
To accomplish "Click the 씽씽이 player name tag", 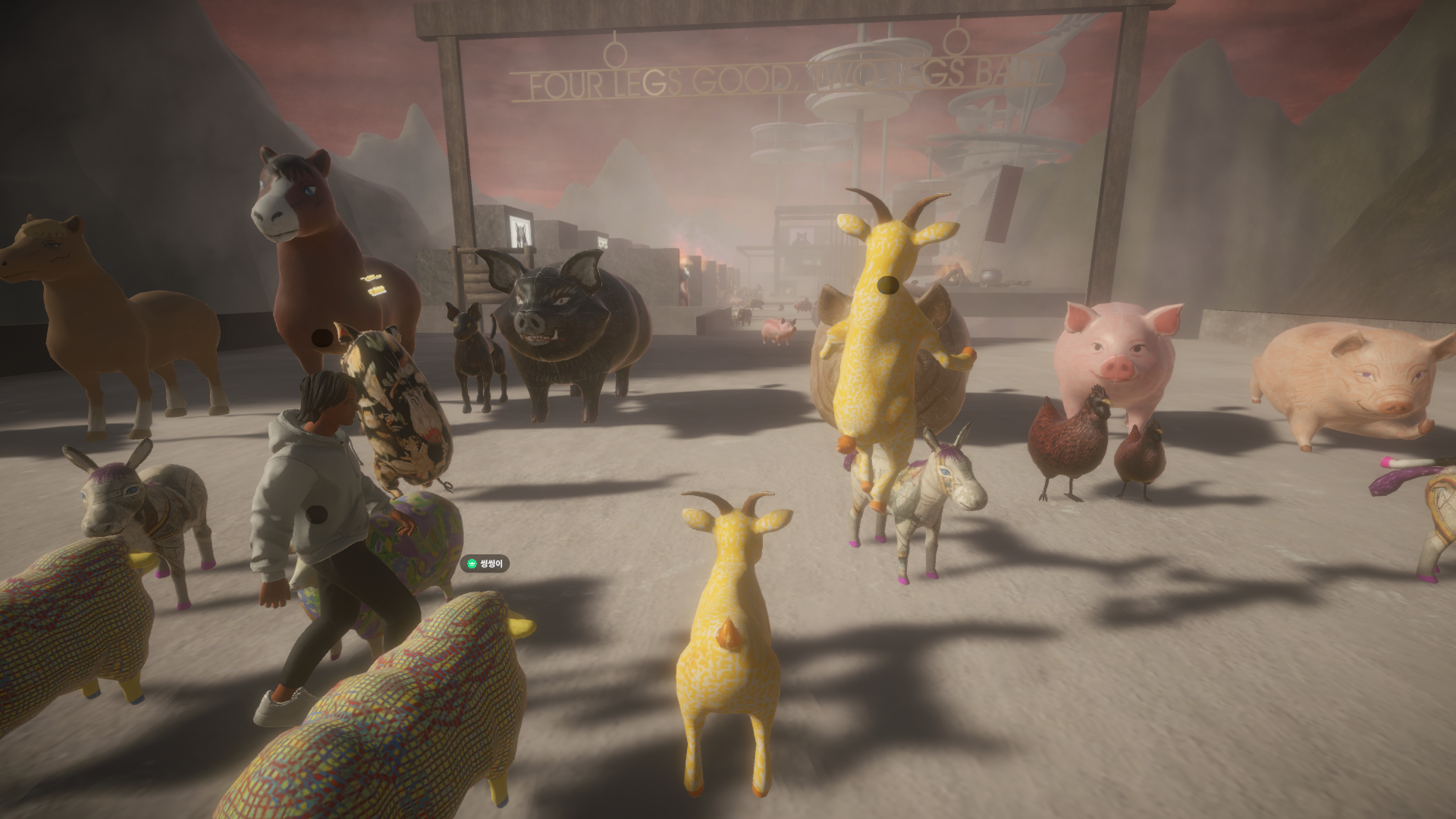I will tap(485, 563).
